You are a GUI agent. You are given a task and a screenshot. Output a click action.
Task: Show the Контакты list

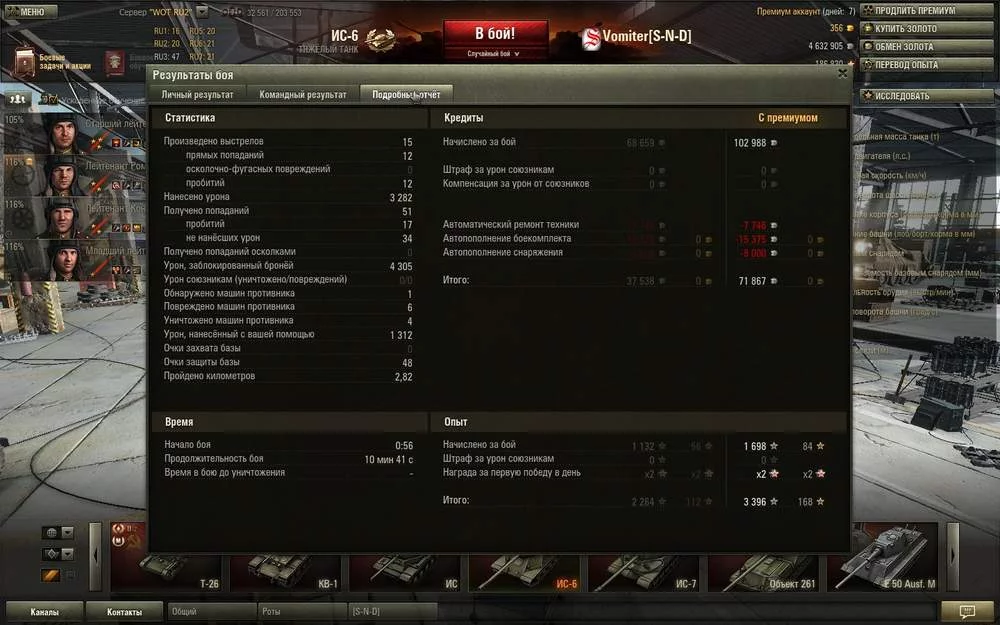click(125, 611)
